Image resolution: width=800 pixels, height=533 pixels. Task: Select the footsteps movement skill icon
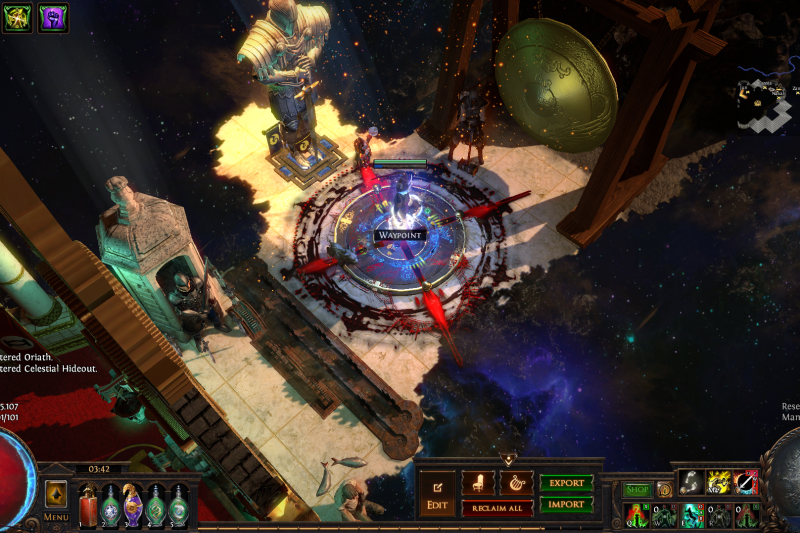(x=692, y=482)
